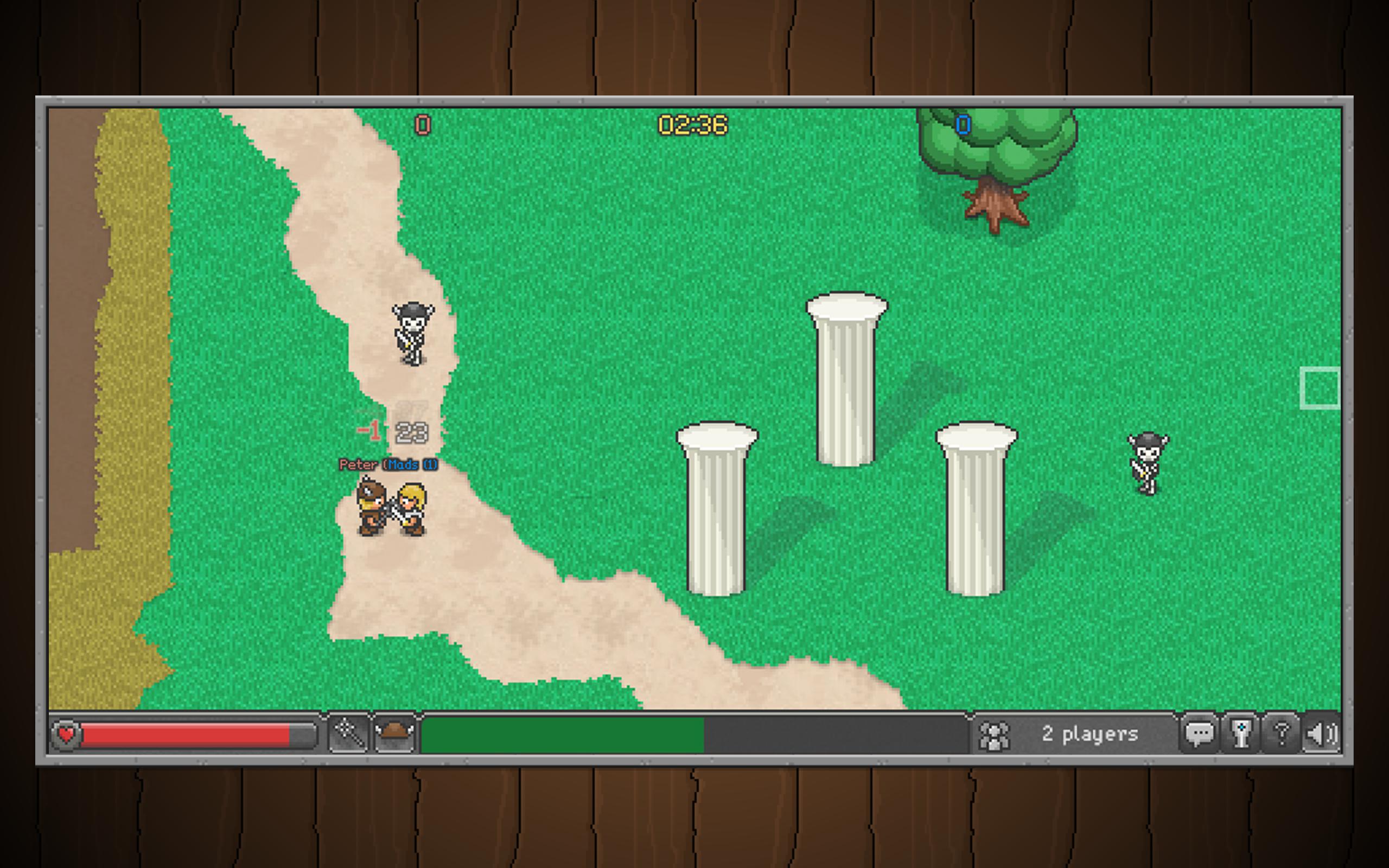Image resolution: width=1389 pixels, height=868 pixels.
Task: Show help with the question mark button
Action: click(x=1281, y=733)
